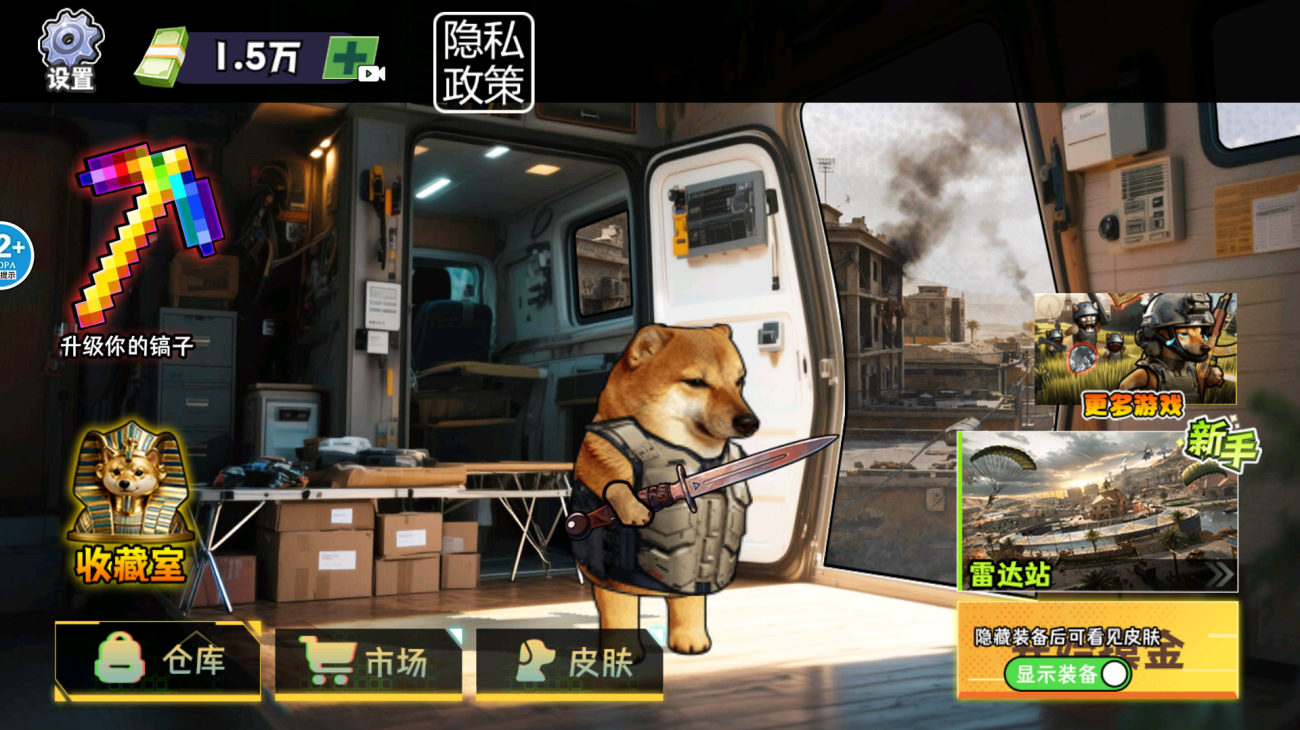The width and height of the screenshot is (1300, 730).
Task: Open the 仓库 warehouse
Action: point(158,661)
